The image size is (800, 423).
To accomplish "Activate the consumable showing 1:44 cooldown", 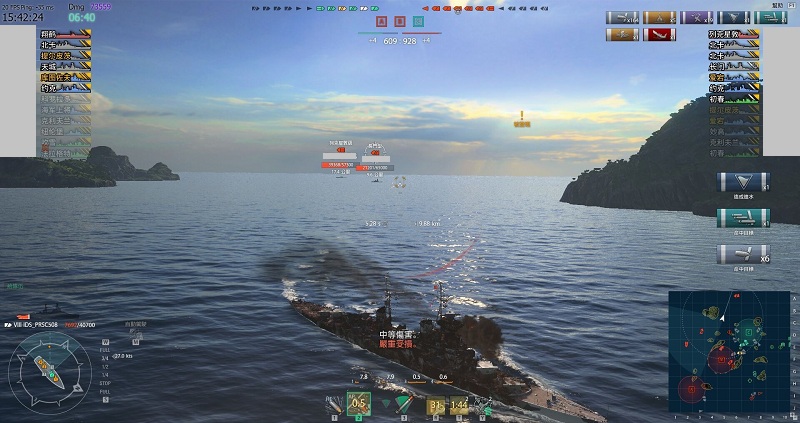I will (459, 404).
